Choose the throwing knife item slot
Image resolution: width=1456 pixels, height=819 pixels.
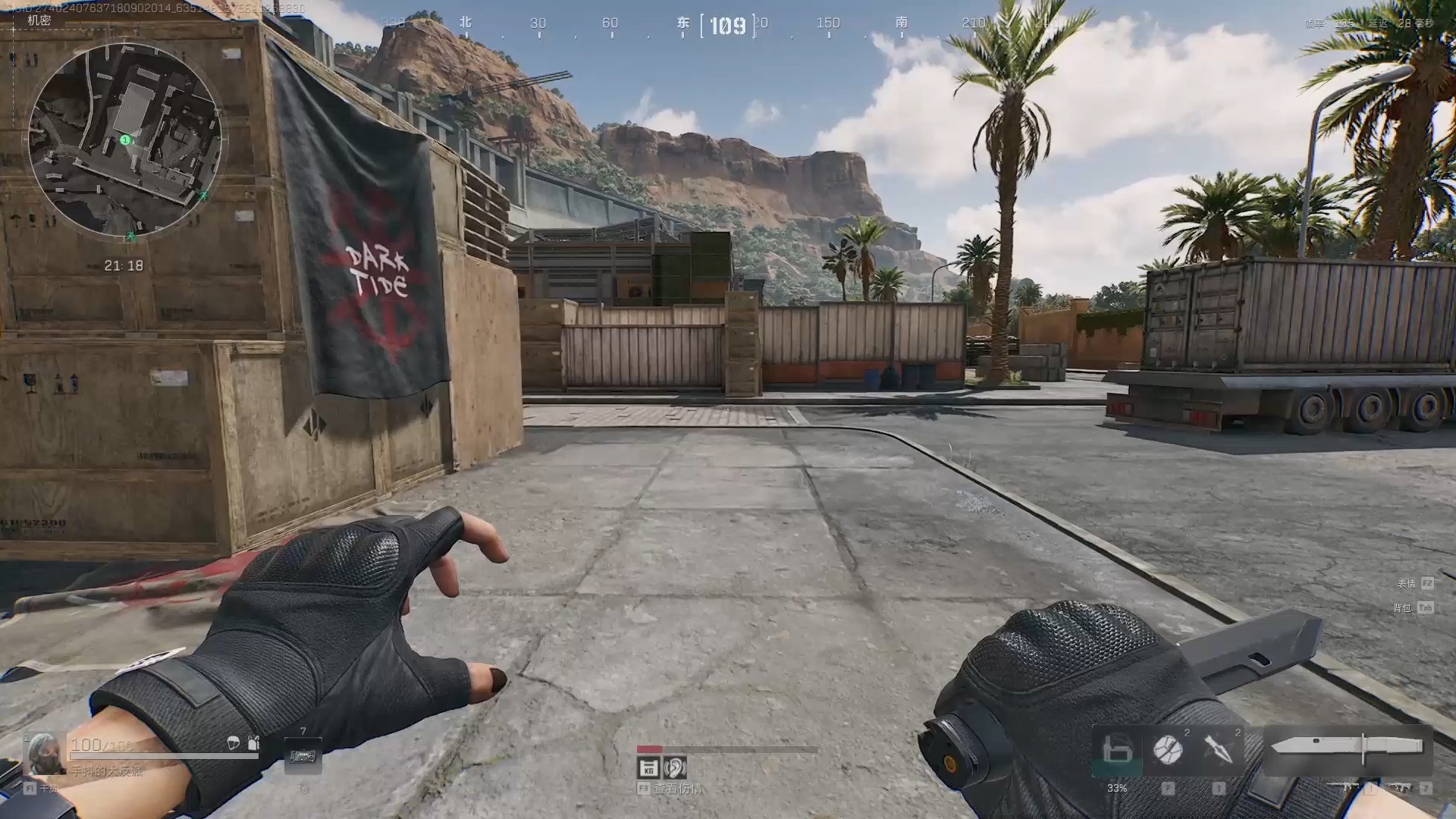[x=1219, y=749]
